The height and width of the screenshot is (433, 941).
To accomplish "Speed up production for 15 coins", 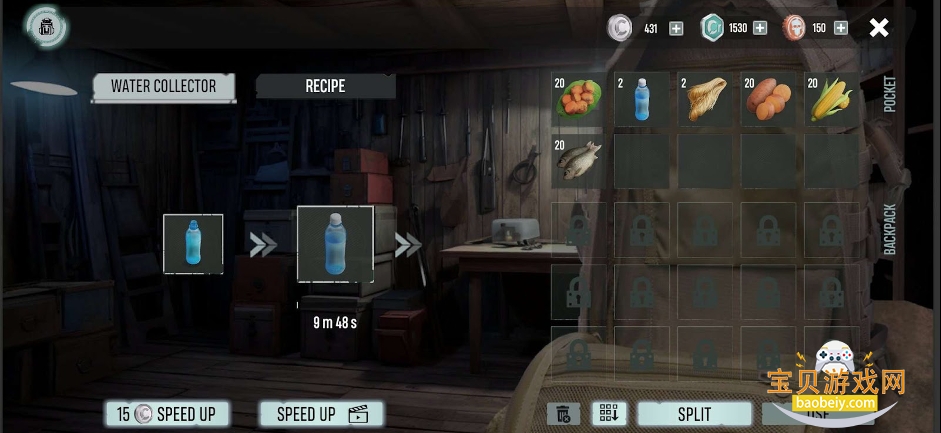I will pyautogui.click(x=166, y=414).
